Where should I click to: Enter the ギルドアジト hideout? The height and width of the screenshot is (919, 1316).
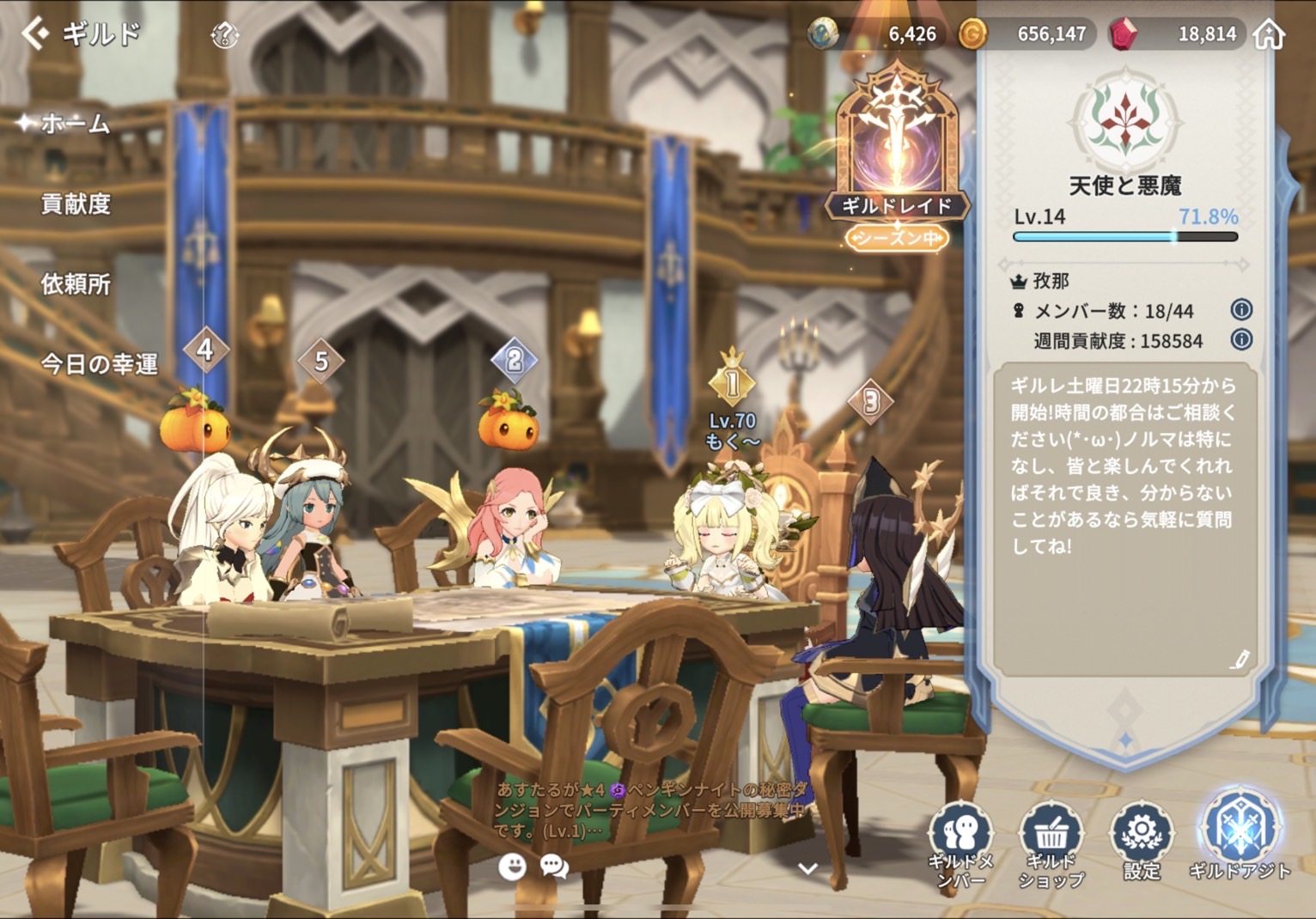(x=1240, y=837)
